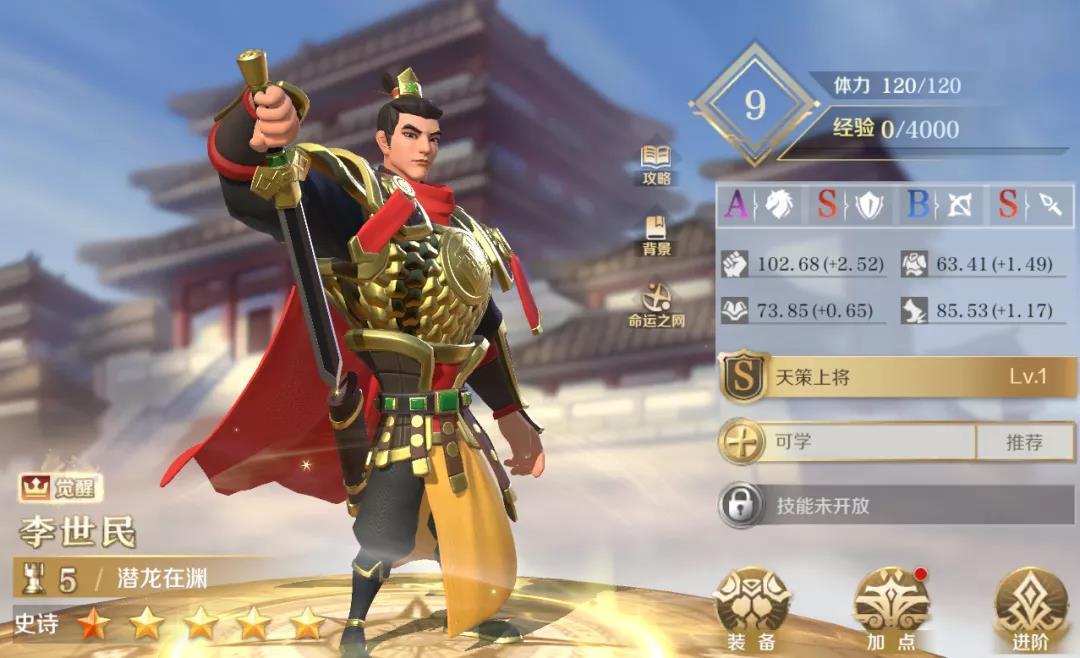This screenshot has width=1080, height=658.
Task: Click the 觉醒 awakening badge
Action: [x=61, y=489]
